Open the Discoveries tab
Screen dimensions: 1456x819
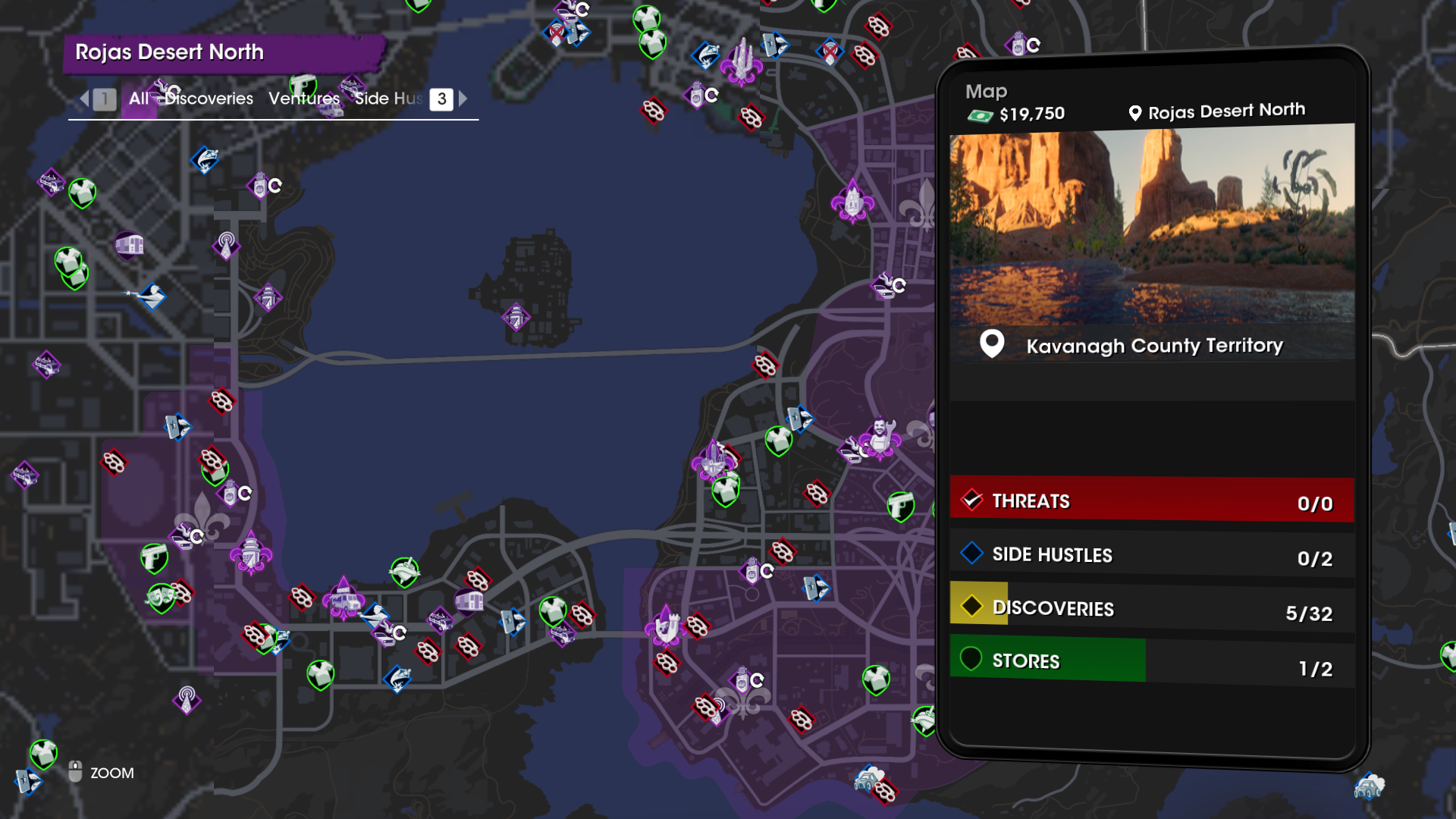209,99
